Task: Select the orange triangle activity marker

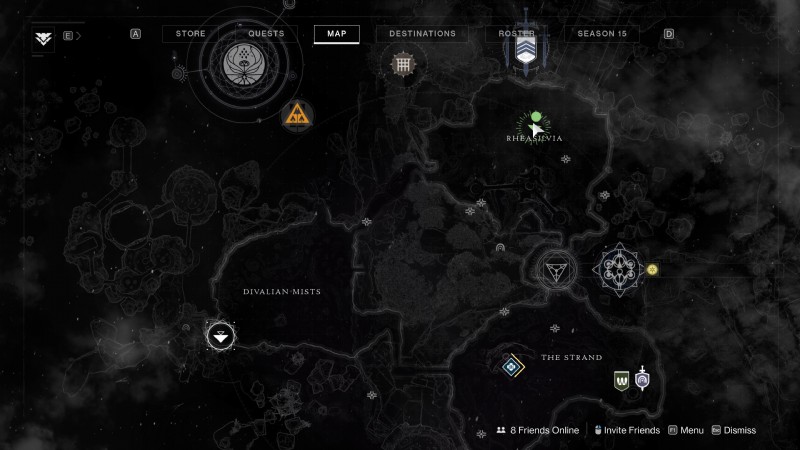Action: click(x=296, y=114)
